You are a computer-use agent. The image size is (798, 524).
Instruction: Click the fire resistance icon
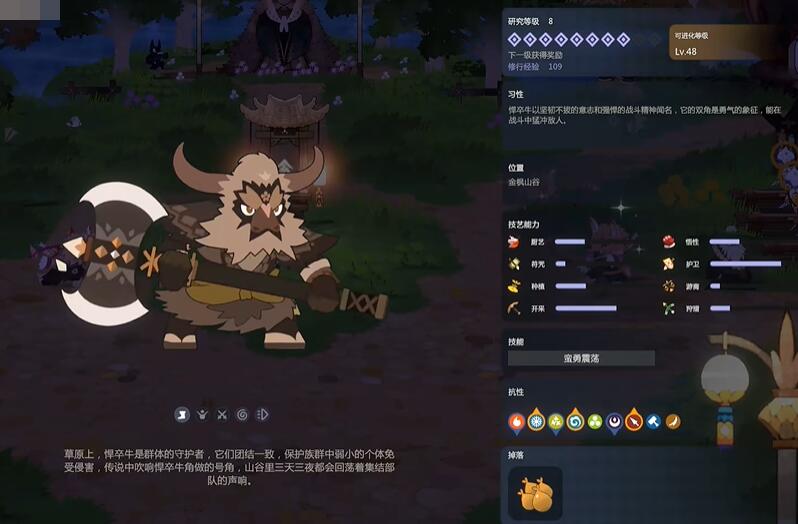pos(517,422)
